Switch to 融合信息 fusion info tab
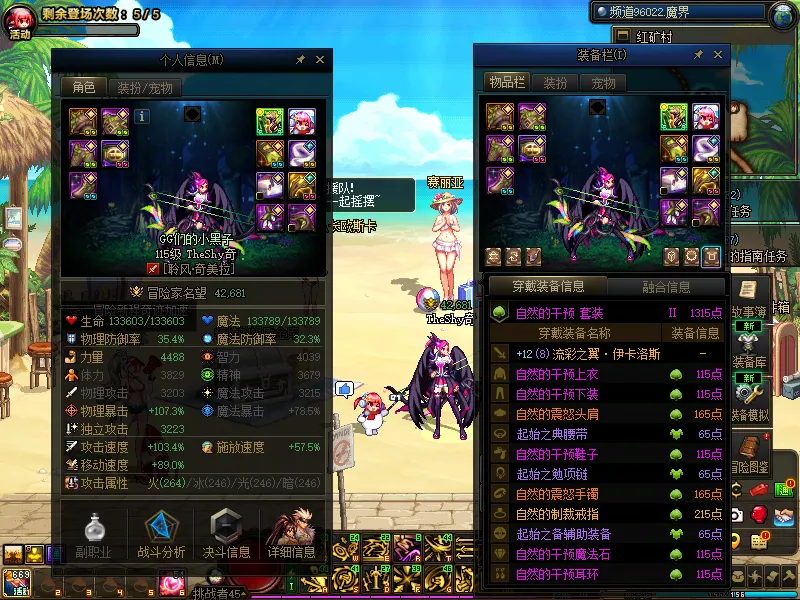 [665, 287]
